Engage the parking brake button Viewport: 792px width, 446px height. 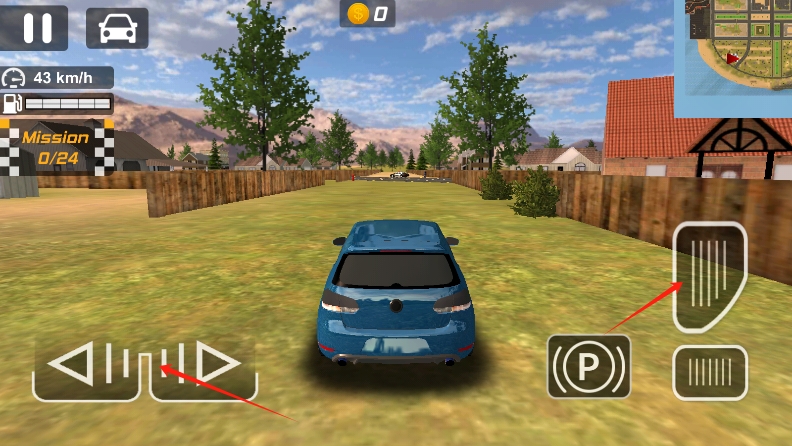pos(589,366)
